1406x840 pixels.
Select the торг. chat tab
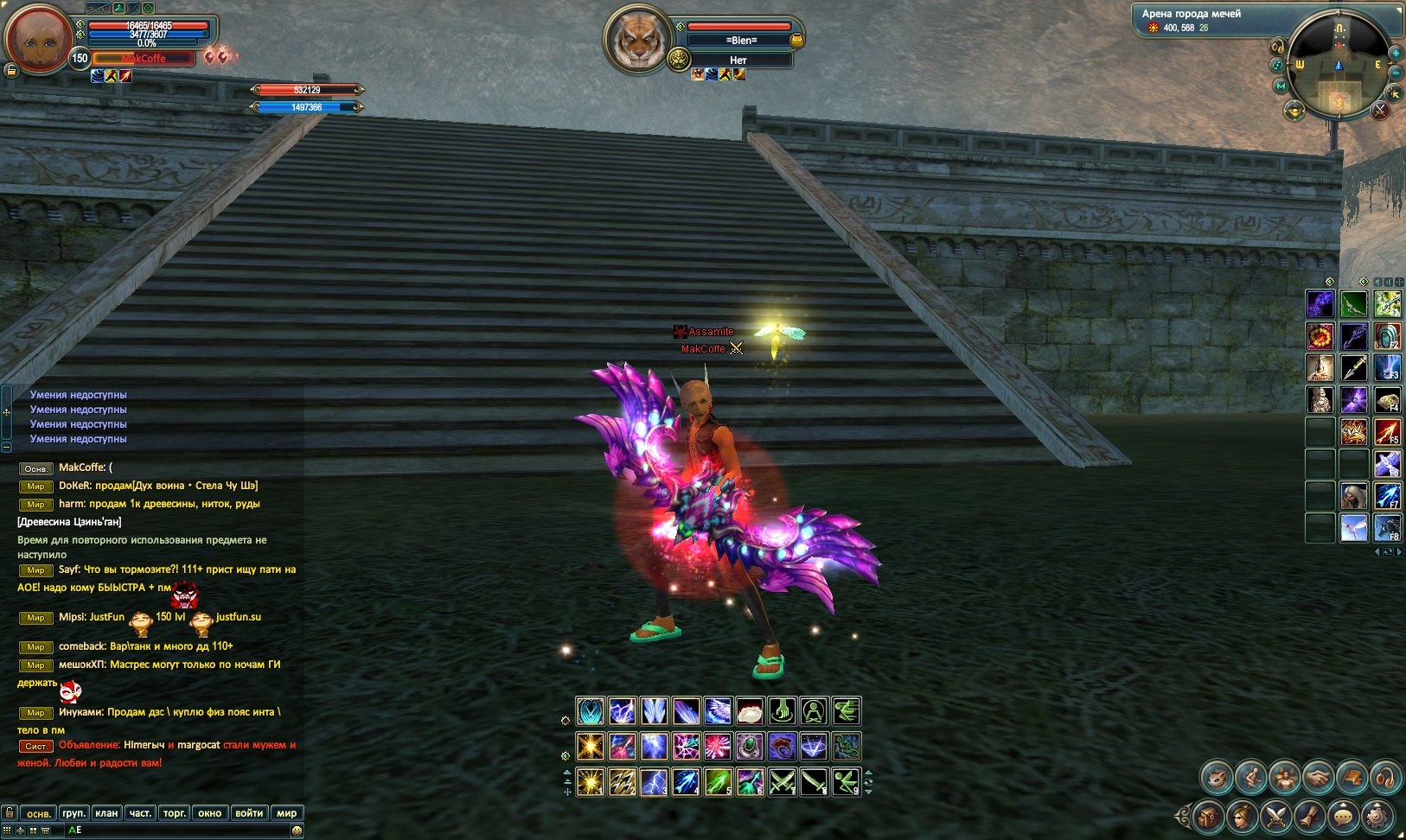(175, 813)
